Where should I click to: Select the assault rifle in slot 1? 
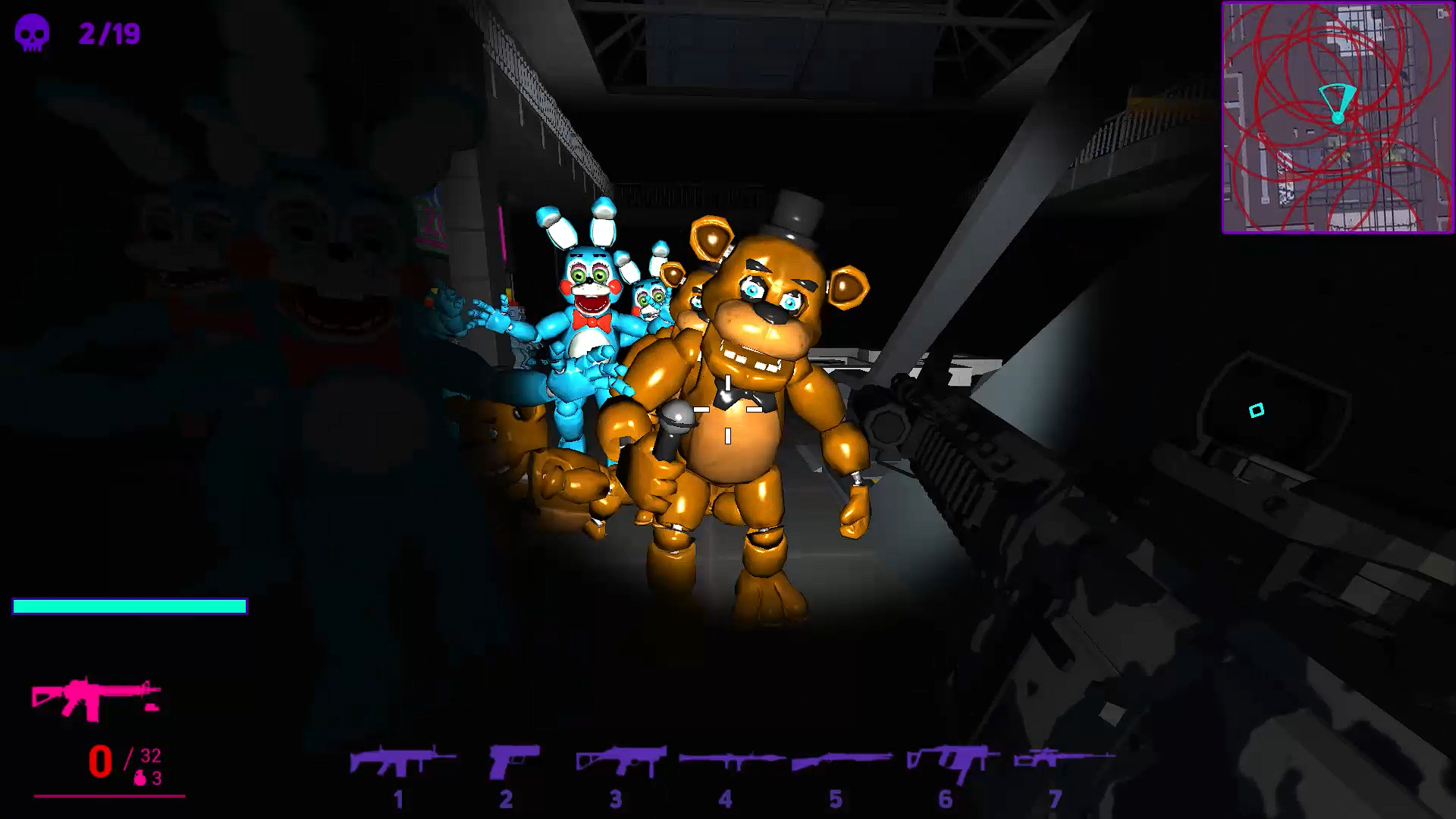pos(398,762)
